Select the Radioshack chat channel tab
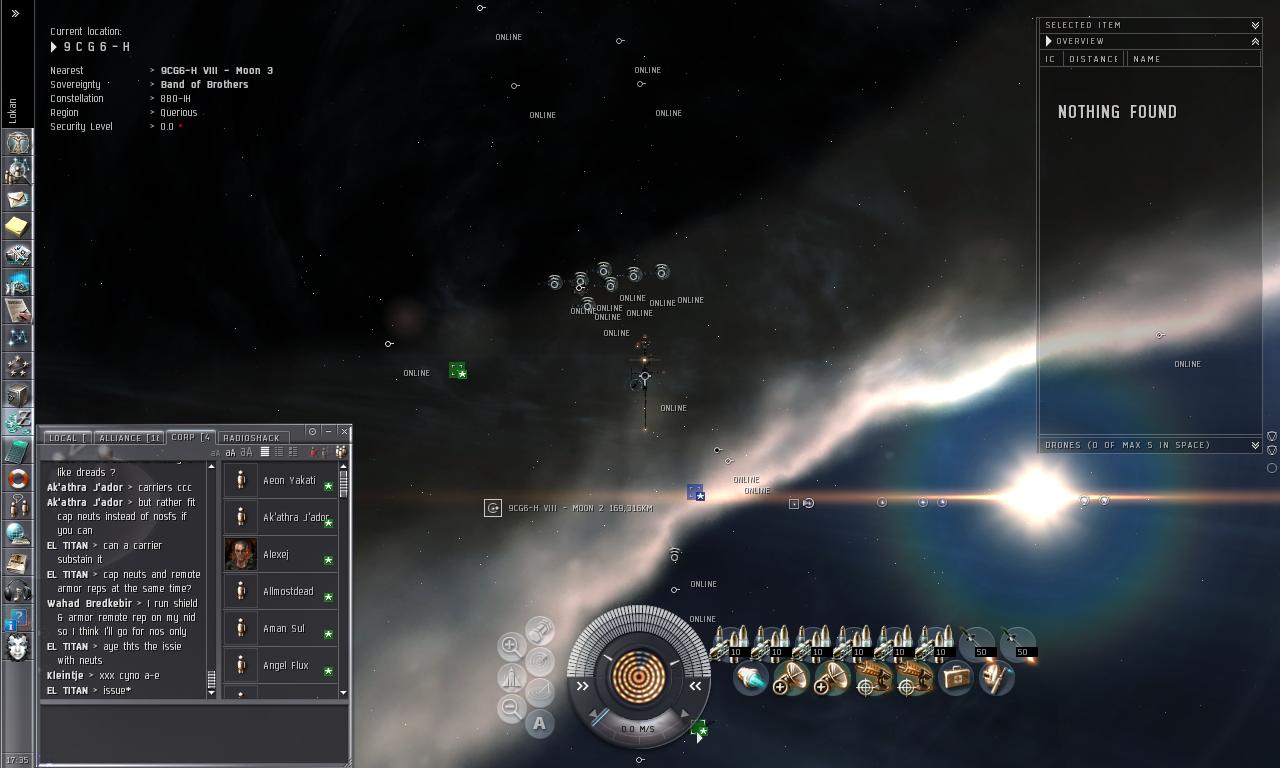 pyautogui.click(x=251, y=438)
